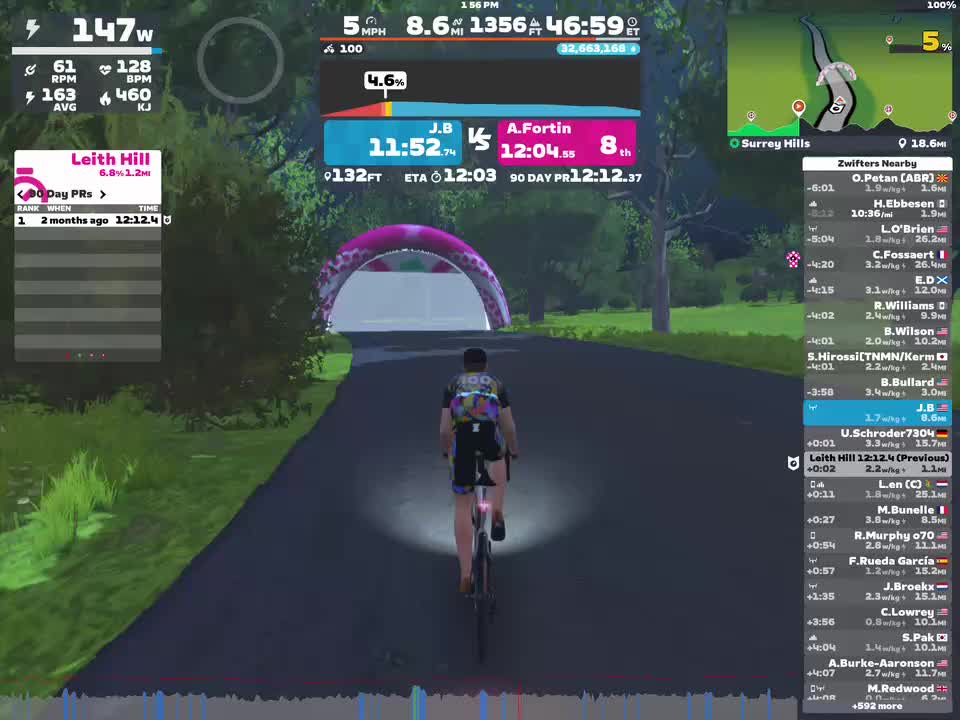The width and height of the screenshot is (960, 720).
Task: Select U.Schroder7304 in nearby riders
Action: 877,438
